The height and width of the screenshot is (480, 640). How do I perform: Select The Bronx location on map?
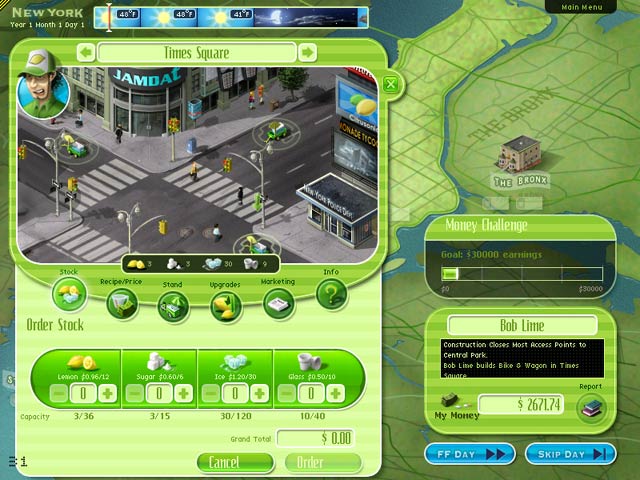coord(517,158)
